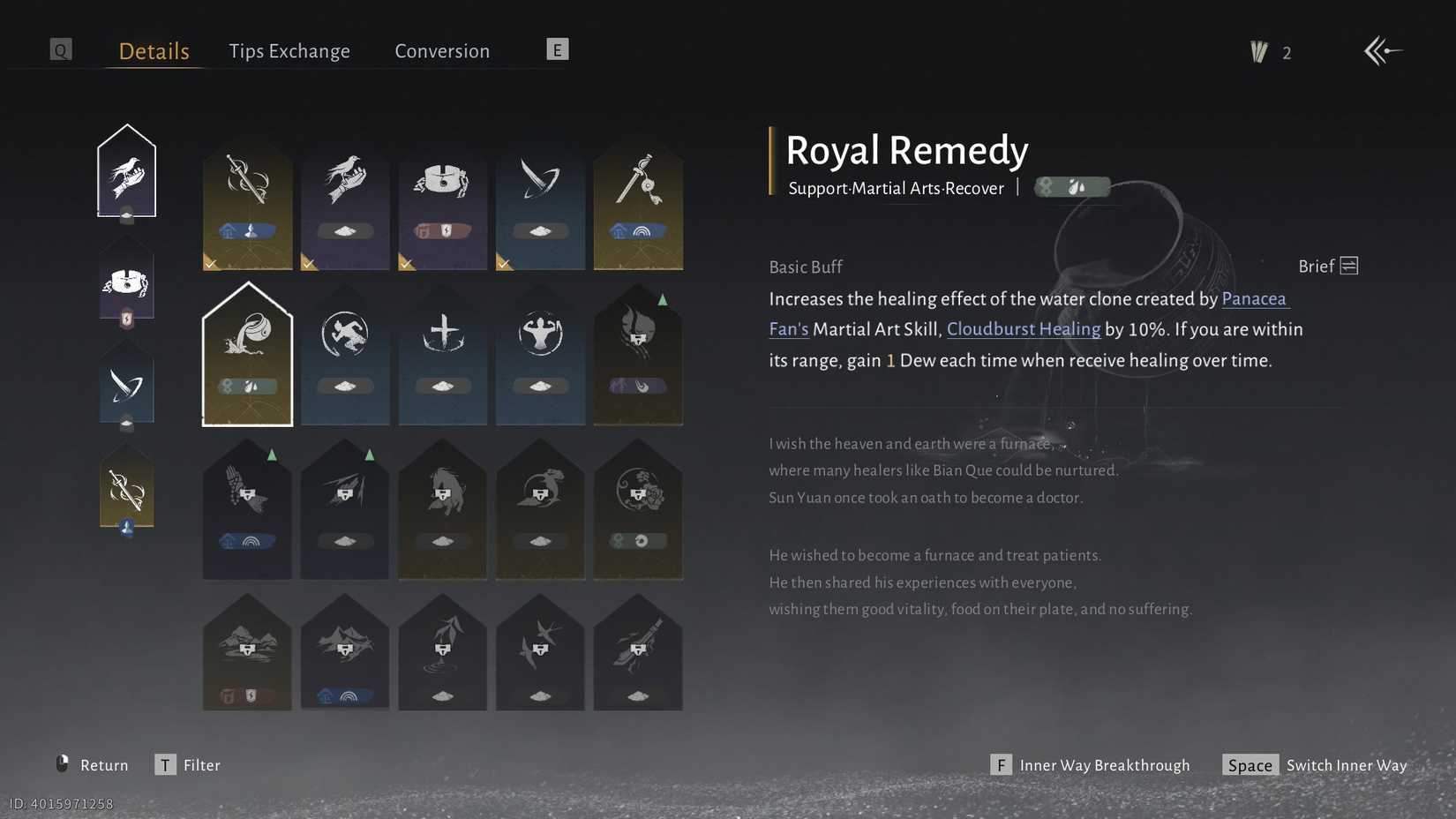1456x819 pixels.
Task: Select the spear category at bottom of sidebar
Action: (x=126, y=485)
